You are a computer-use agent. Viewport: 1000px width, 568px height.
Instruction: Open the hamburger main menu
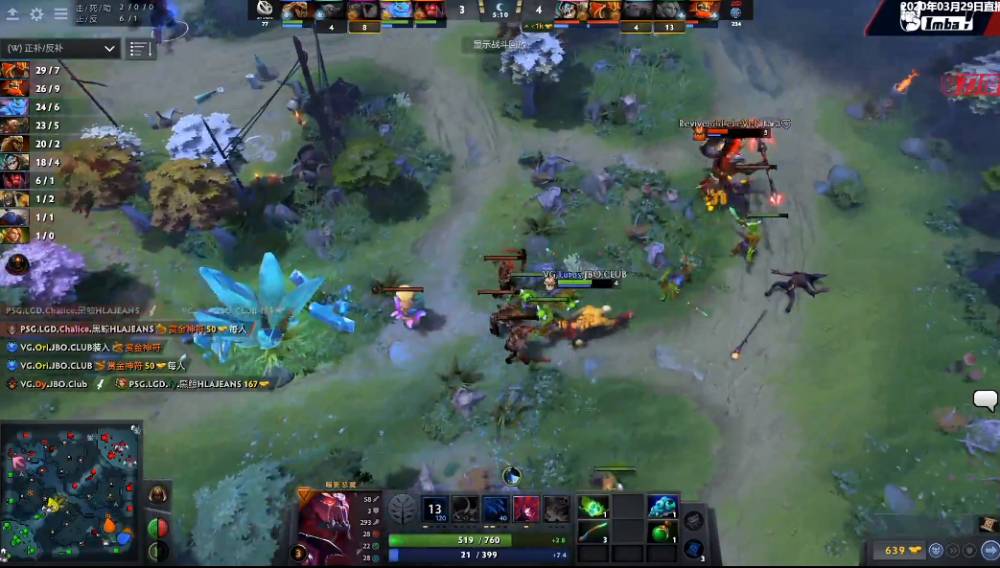click(x=60, y=14)
